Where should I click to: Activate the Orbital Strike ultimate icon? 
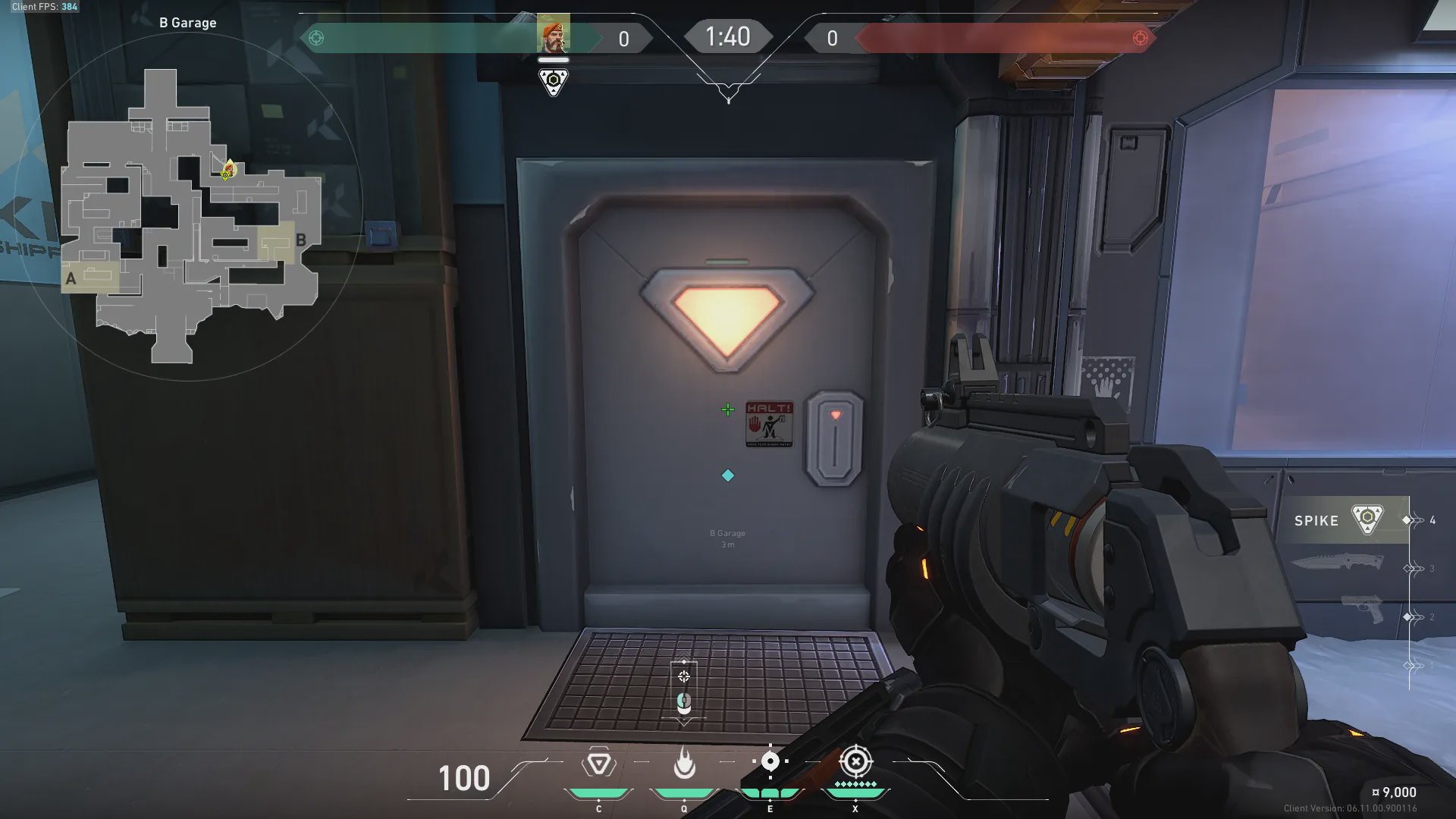pyautogui.click(x=855, y=761)
